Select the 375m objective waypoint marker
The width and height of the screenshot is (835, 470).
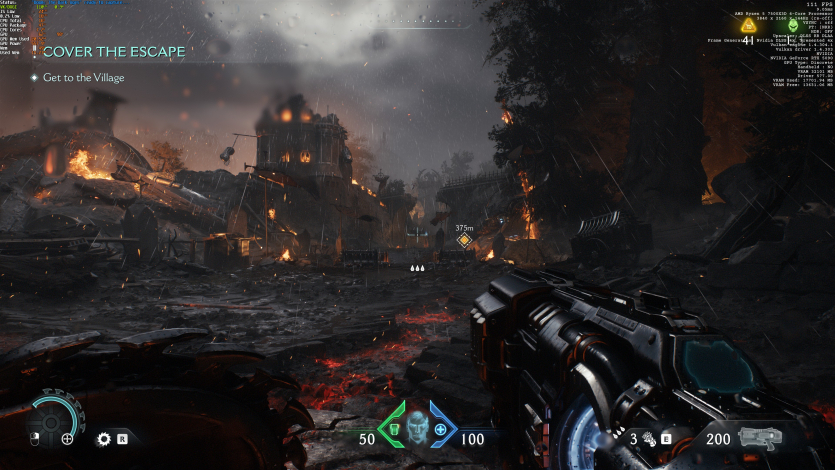coord(464,241)
